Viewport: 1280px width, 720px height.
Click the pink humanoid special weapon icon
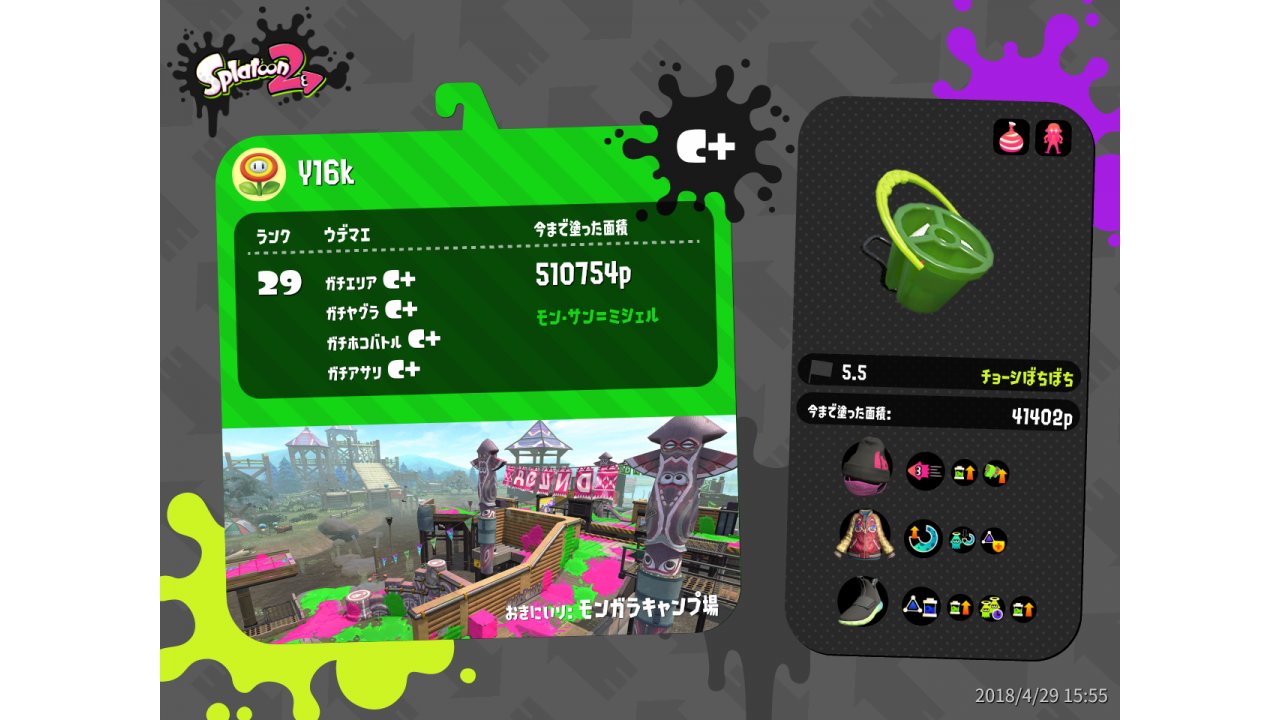pos(1053,138)
